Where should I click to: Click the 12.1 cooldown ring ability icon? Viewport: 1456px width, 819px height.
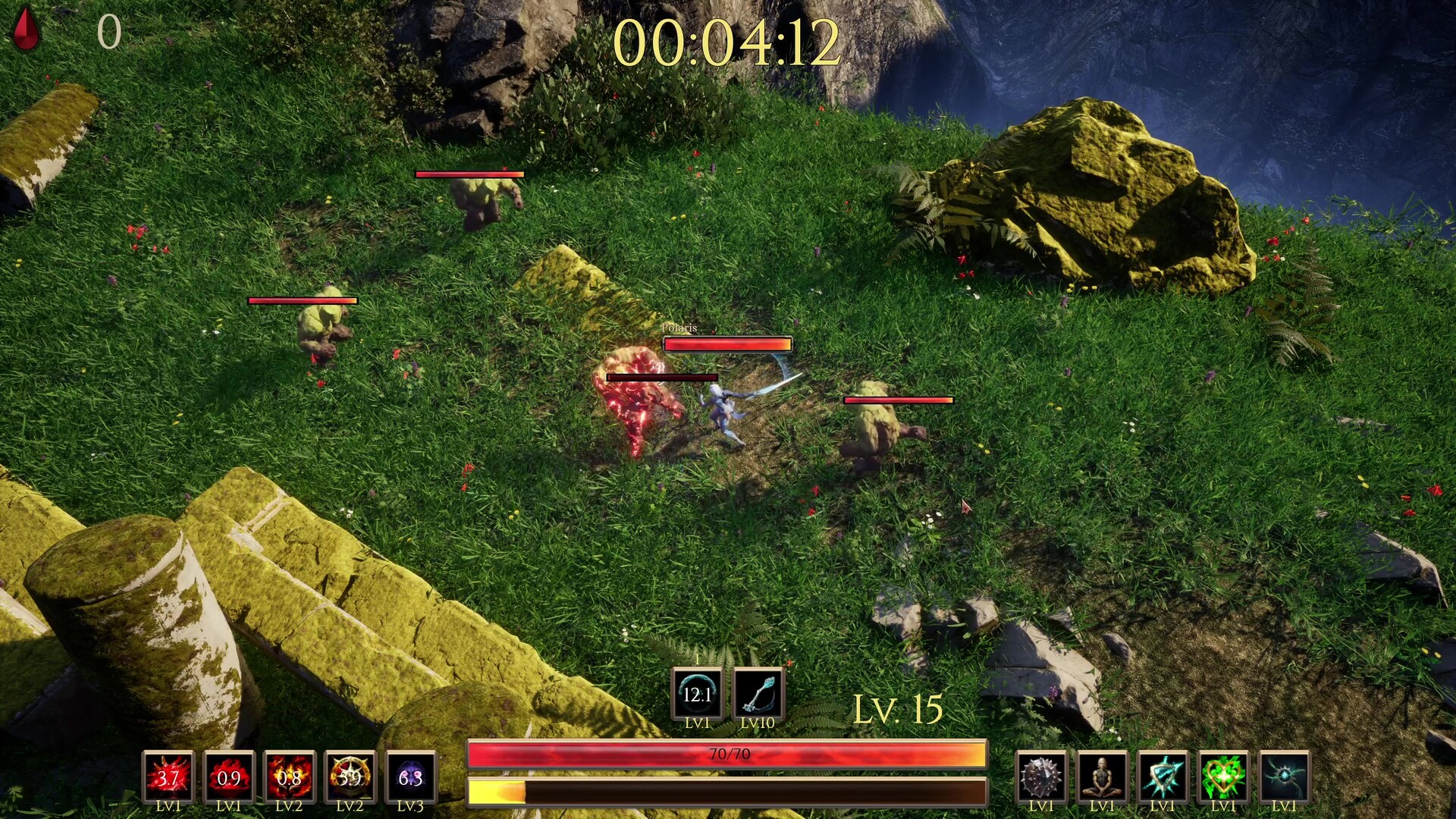point(698,692)
